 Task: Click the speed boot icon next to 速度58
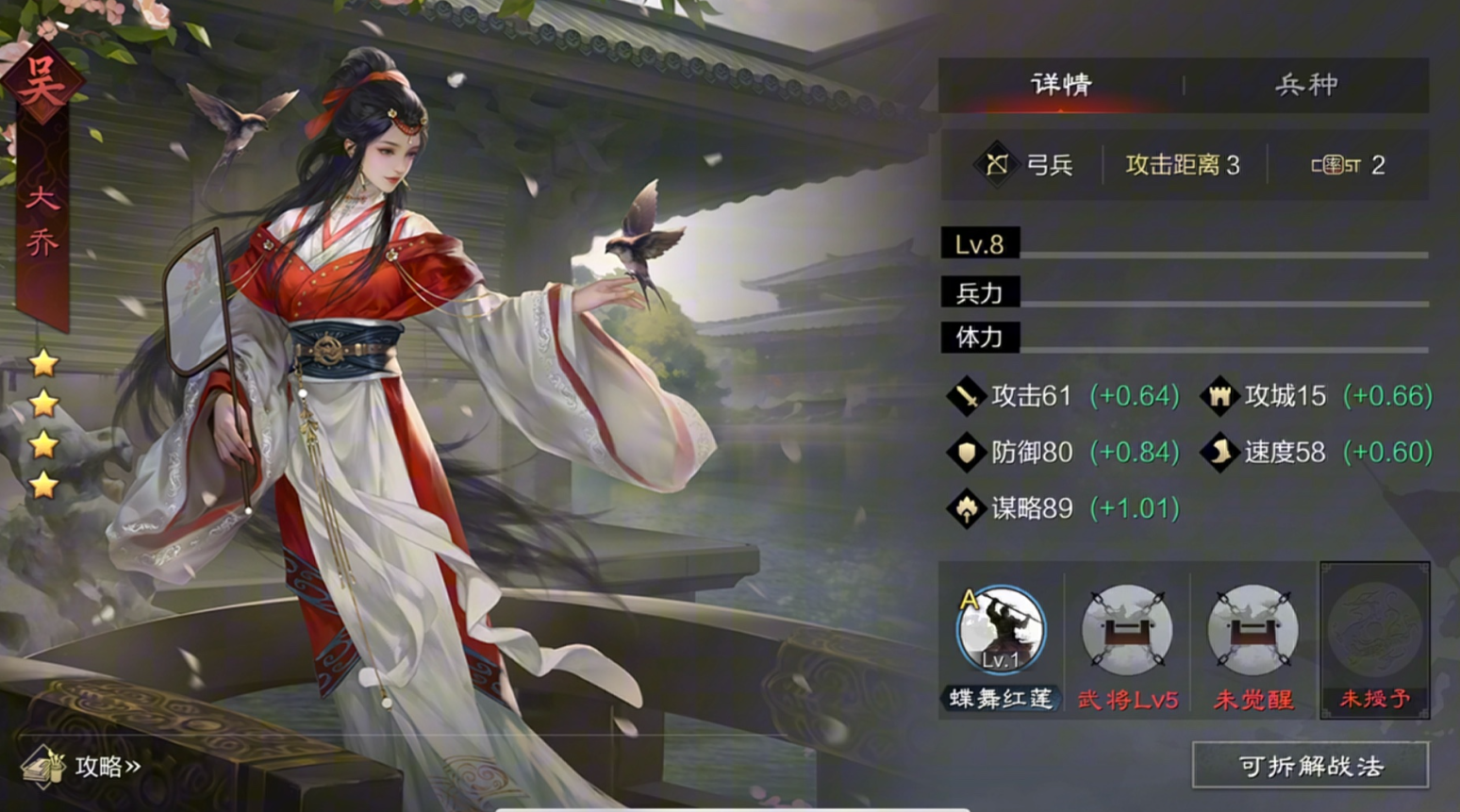coord(1219,453)
